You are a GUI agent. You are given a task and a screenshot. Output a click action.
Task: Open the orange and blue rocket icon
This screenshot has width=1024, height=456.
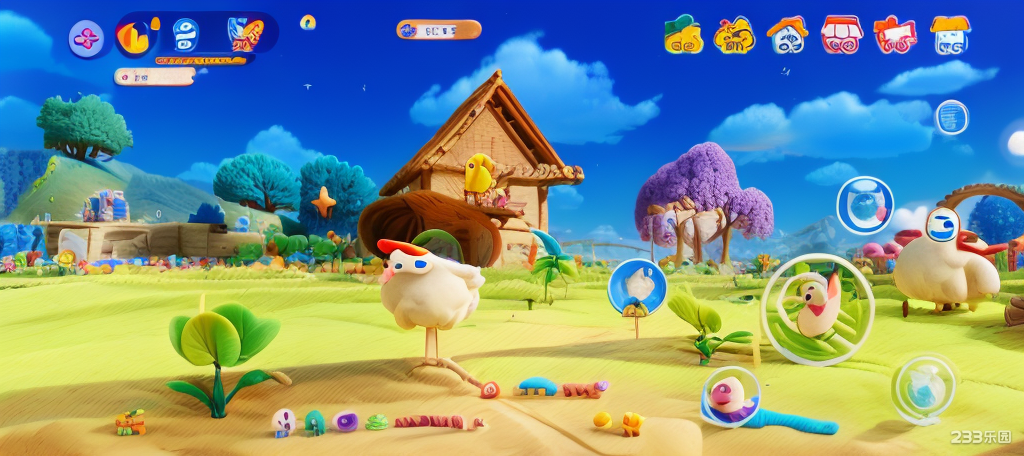click(243, 35)
